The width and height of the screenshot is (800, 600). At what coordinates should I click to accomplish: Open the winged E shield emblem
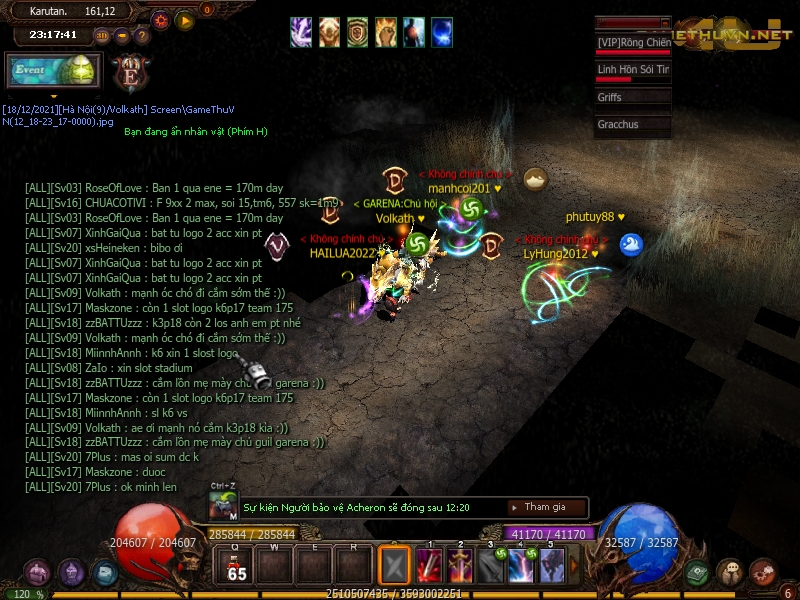[130, 73]
